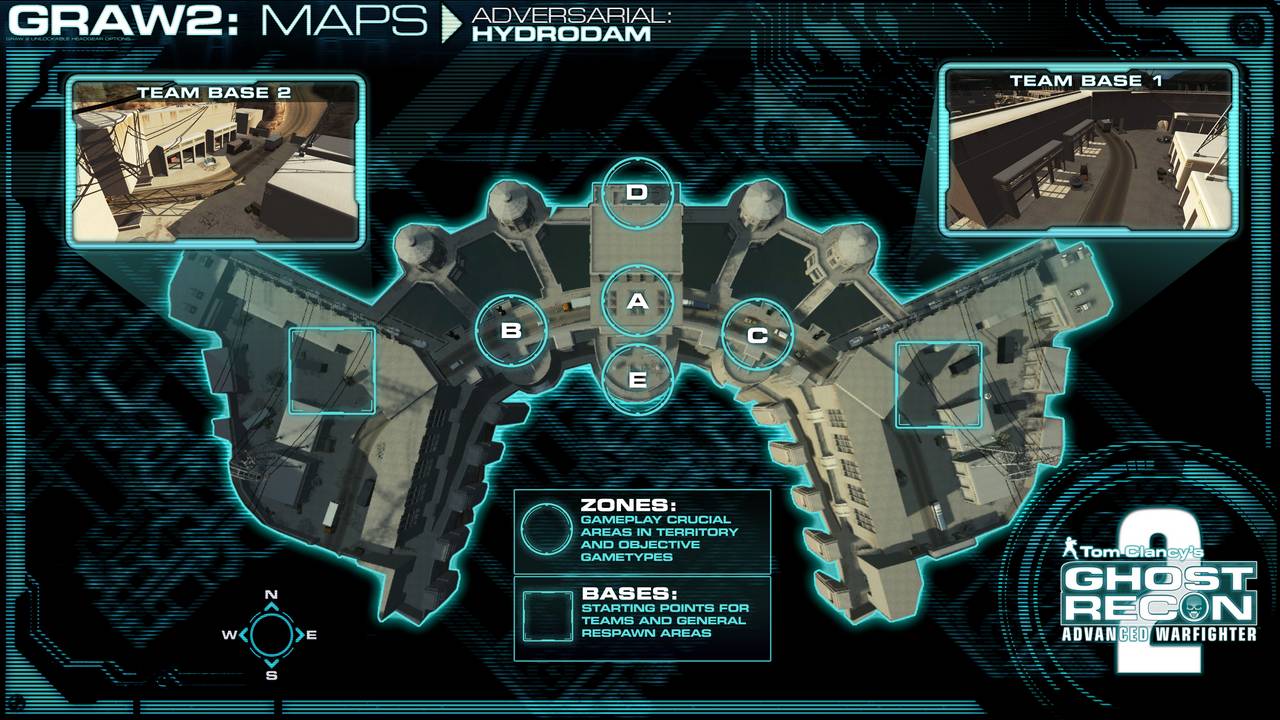Select zone B circle on the dam
This screenshot has width=1280, height=720.
tap(511, 330)
